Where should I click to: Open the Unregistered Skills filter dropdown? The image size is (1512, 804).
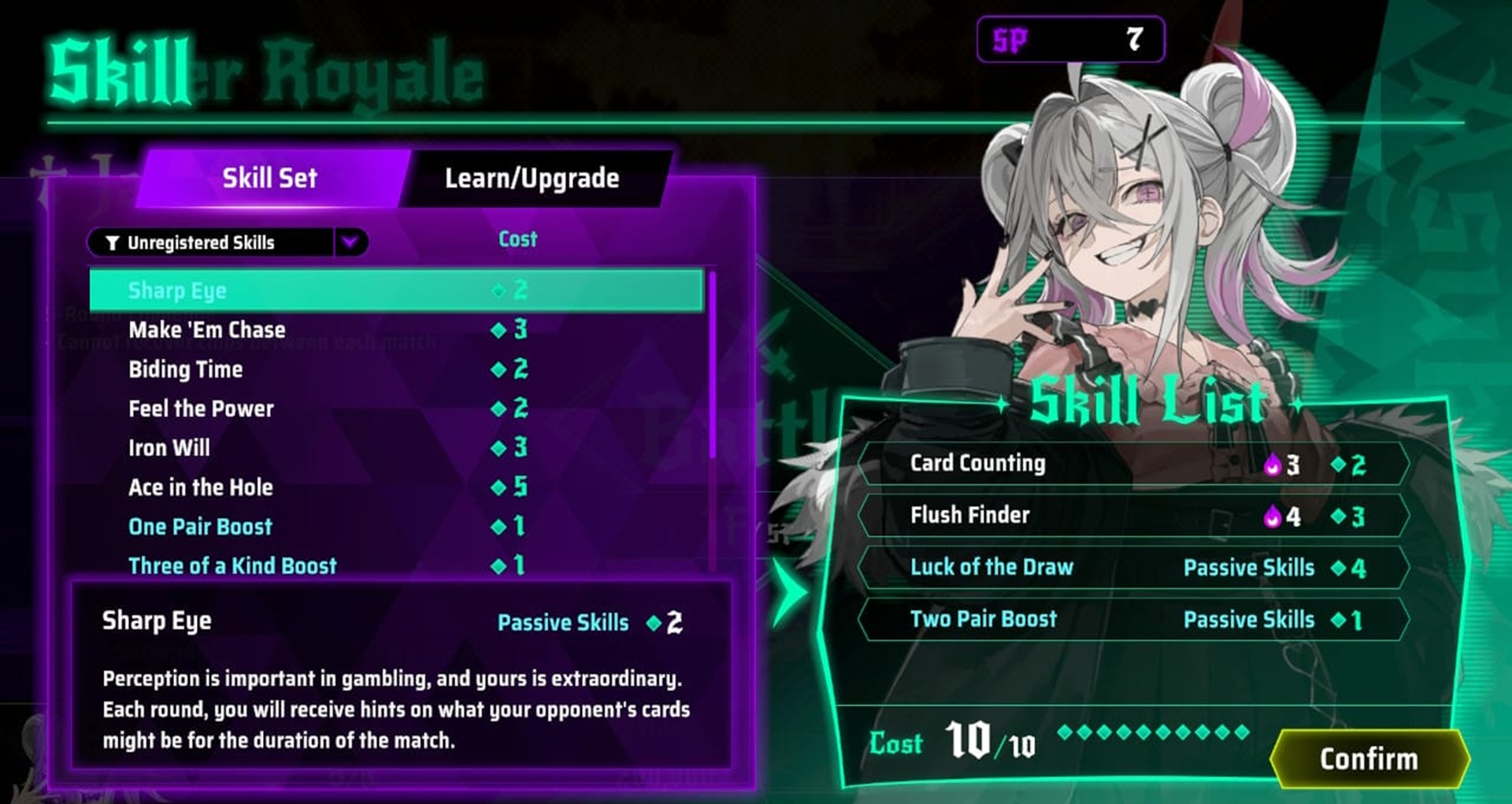(x=350, y=242)
